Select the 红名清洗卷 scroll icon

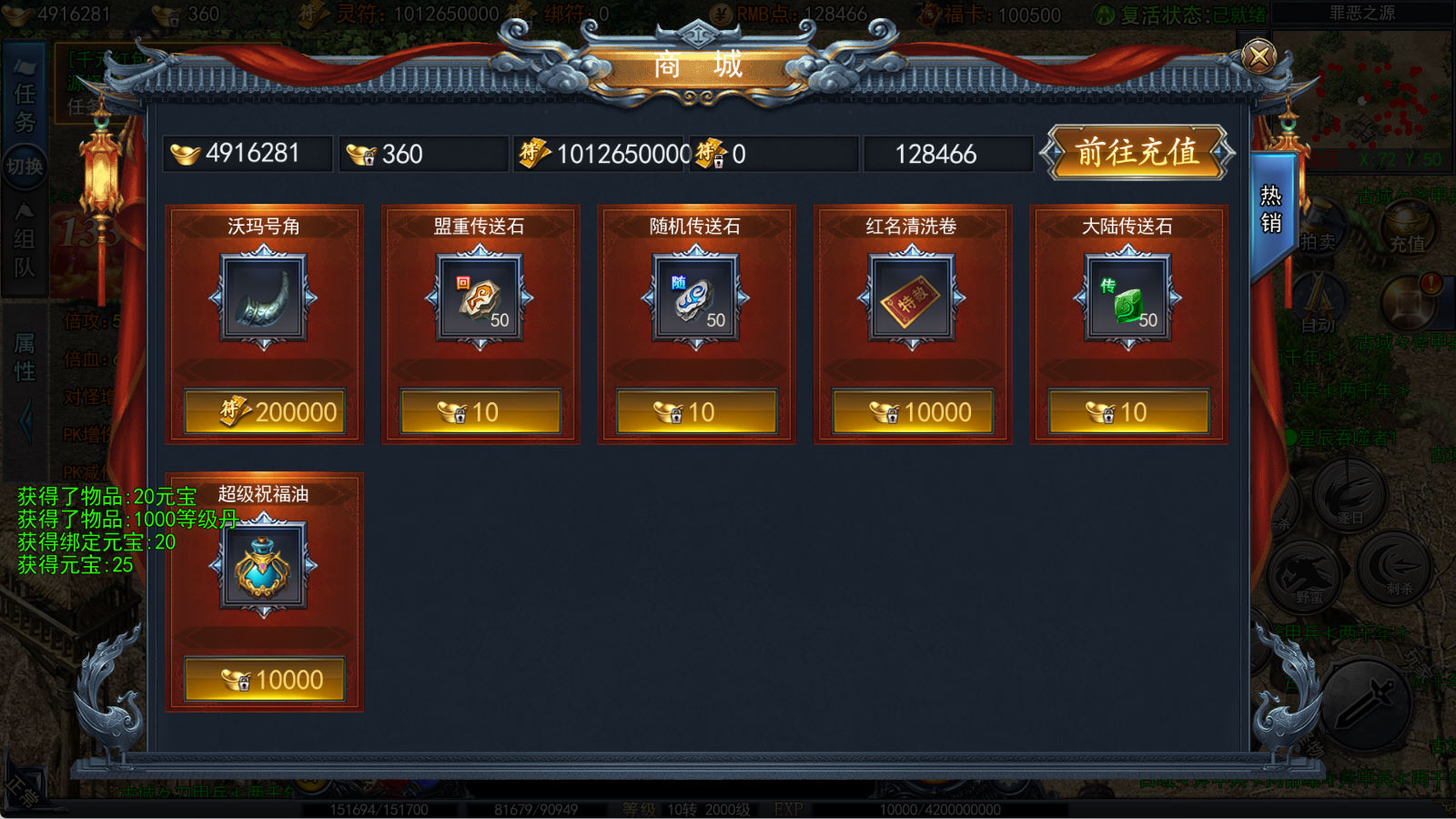pos(912,298)
